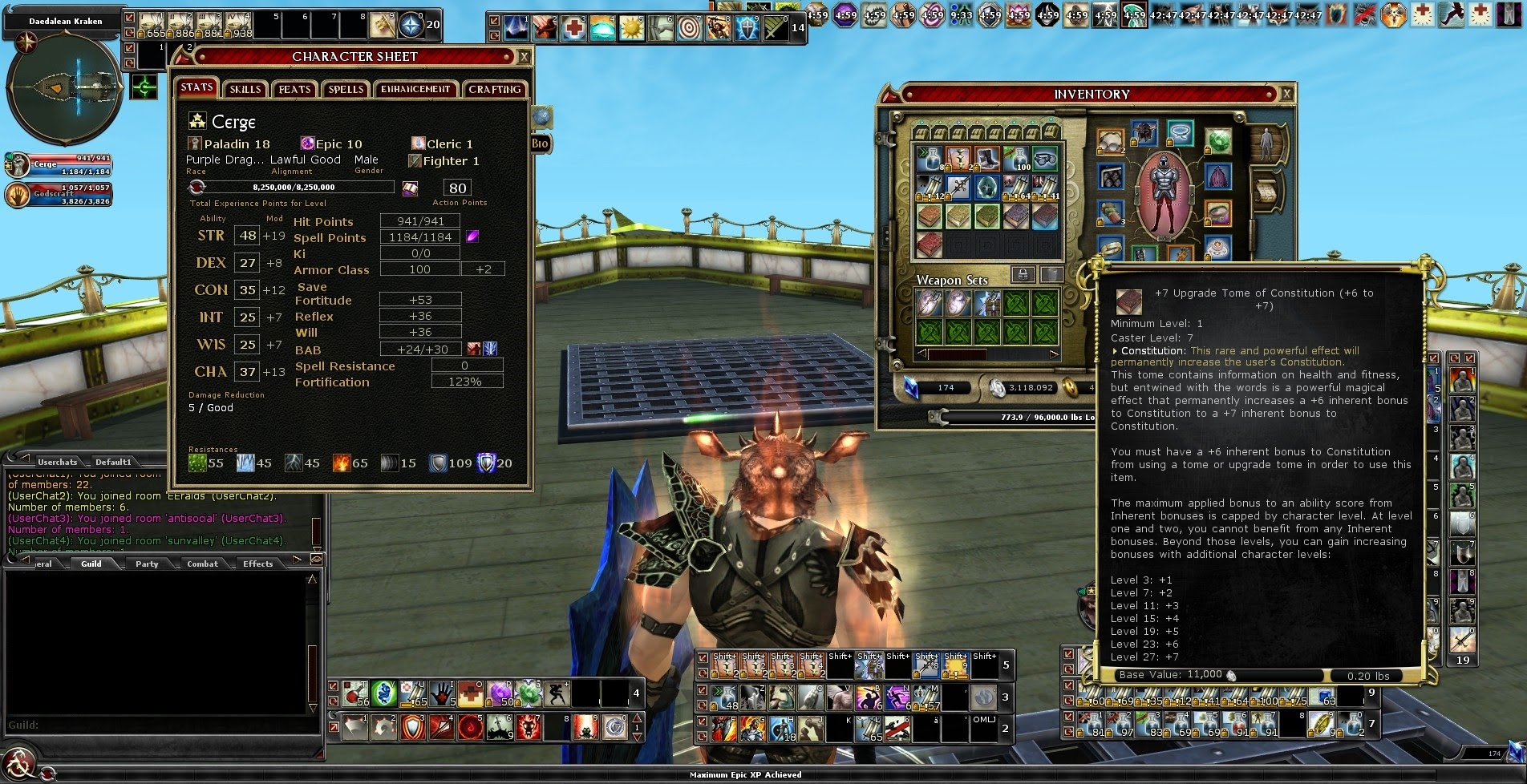Pick the boots item in inventory
Screen dimensions: 1527x784
click(987, 159)
